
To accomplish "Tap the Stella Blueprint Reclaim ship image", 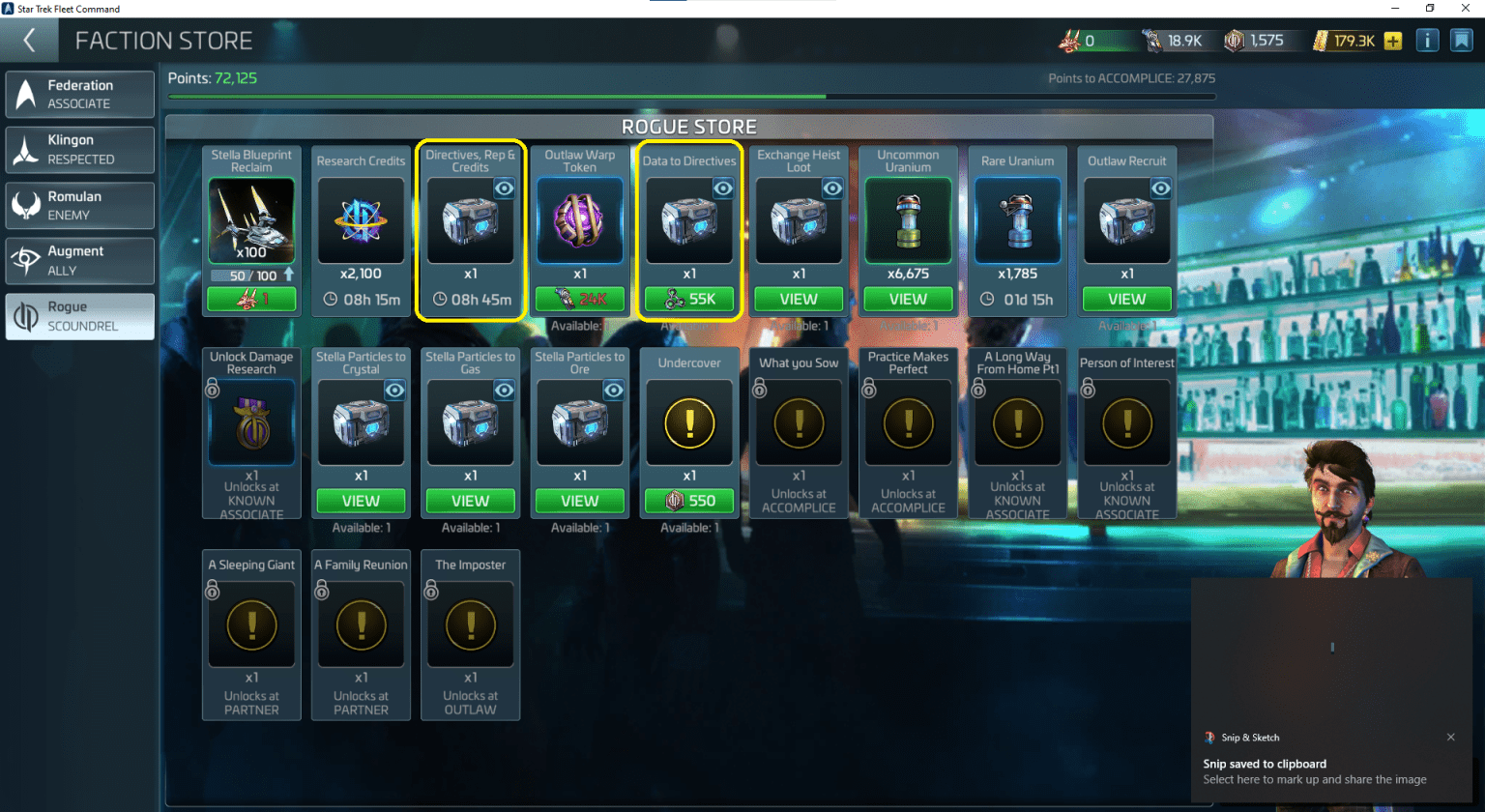I will tap(251, 220).
